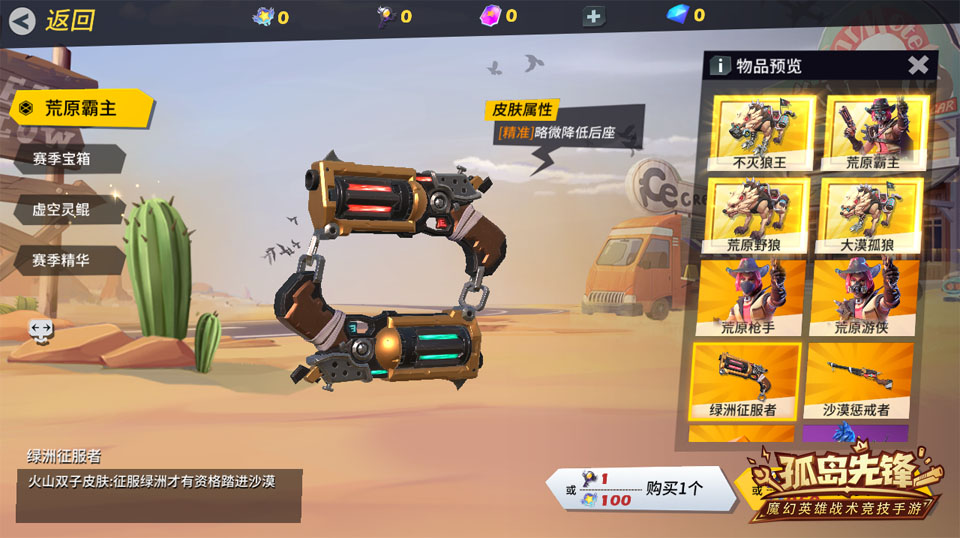
Task: Add currency with the plus button
Action: [594, 16]
